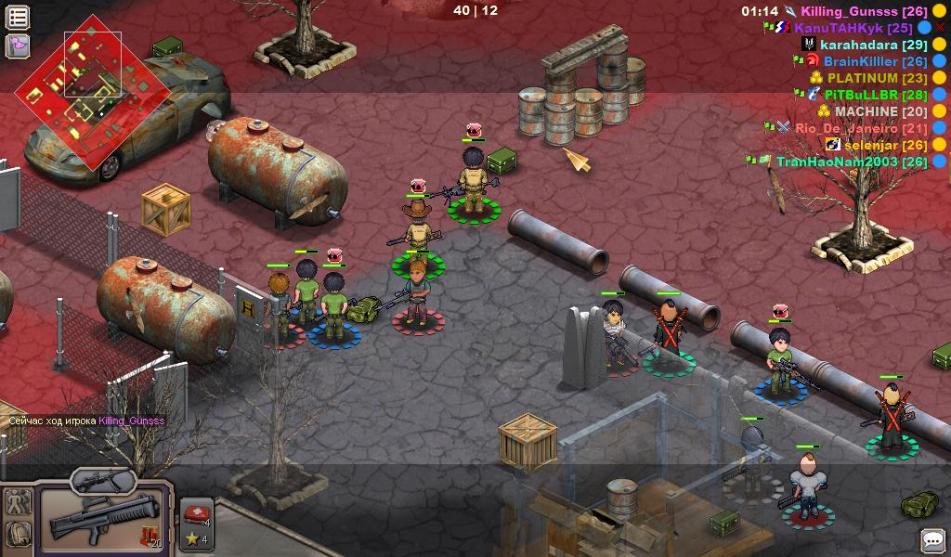
Task: Open the backpack inventory icon
Action: point(16,531)
